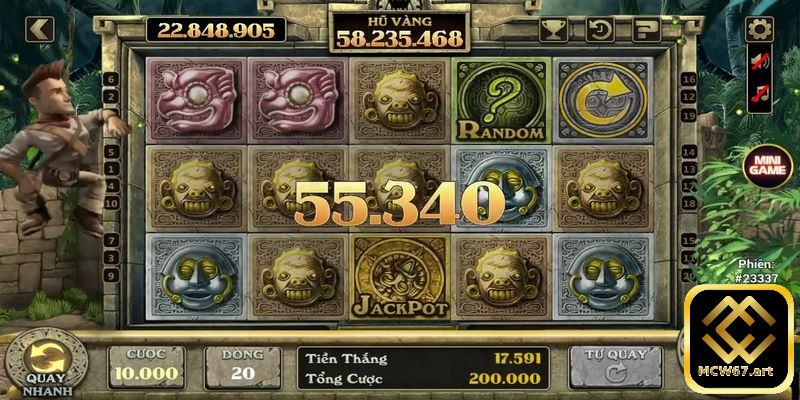Spin with the Quay Nhanh button
Screen dimensions: 800x400
45,358
